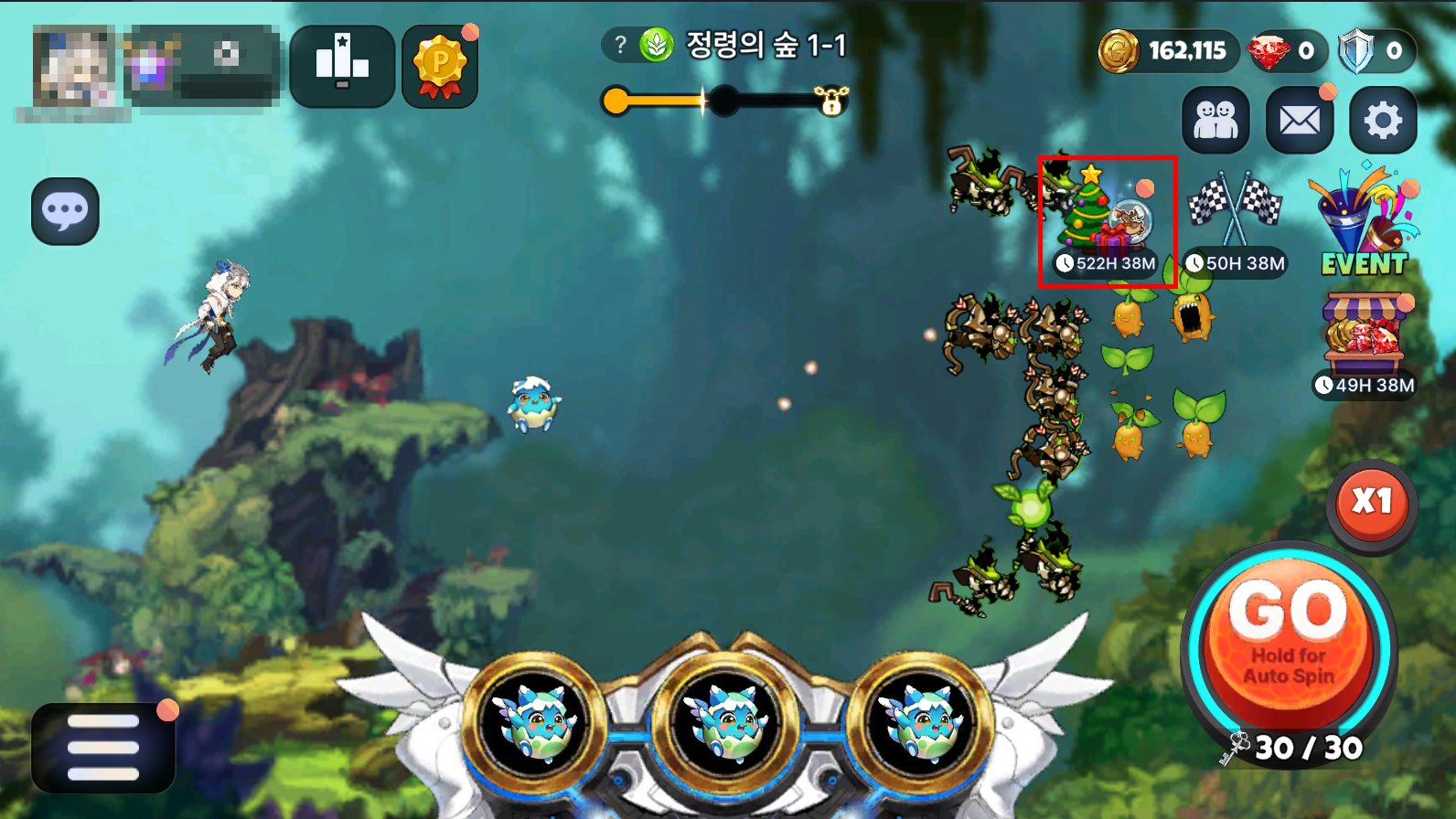This screenshot has width=1456, height=819.
Task: Tap the red gem currency counter
Action: click(x=1285, y=50)
